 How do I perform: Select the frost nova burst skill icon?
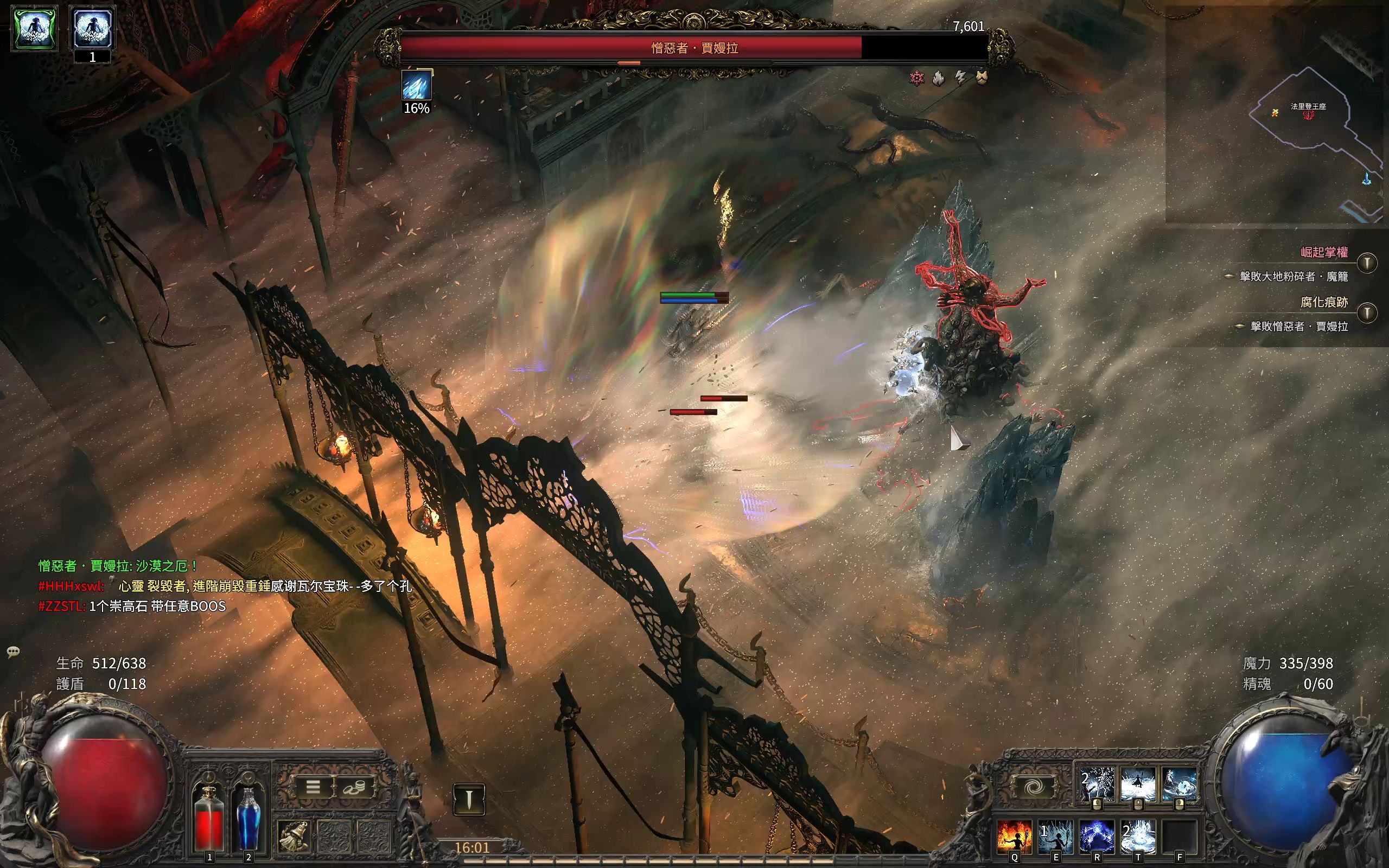tap(1138, 784)
